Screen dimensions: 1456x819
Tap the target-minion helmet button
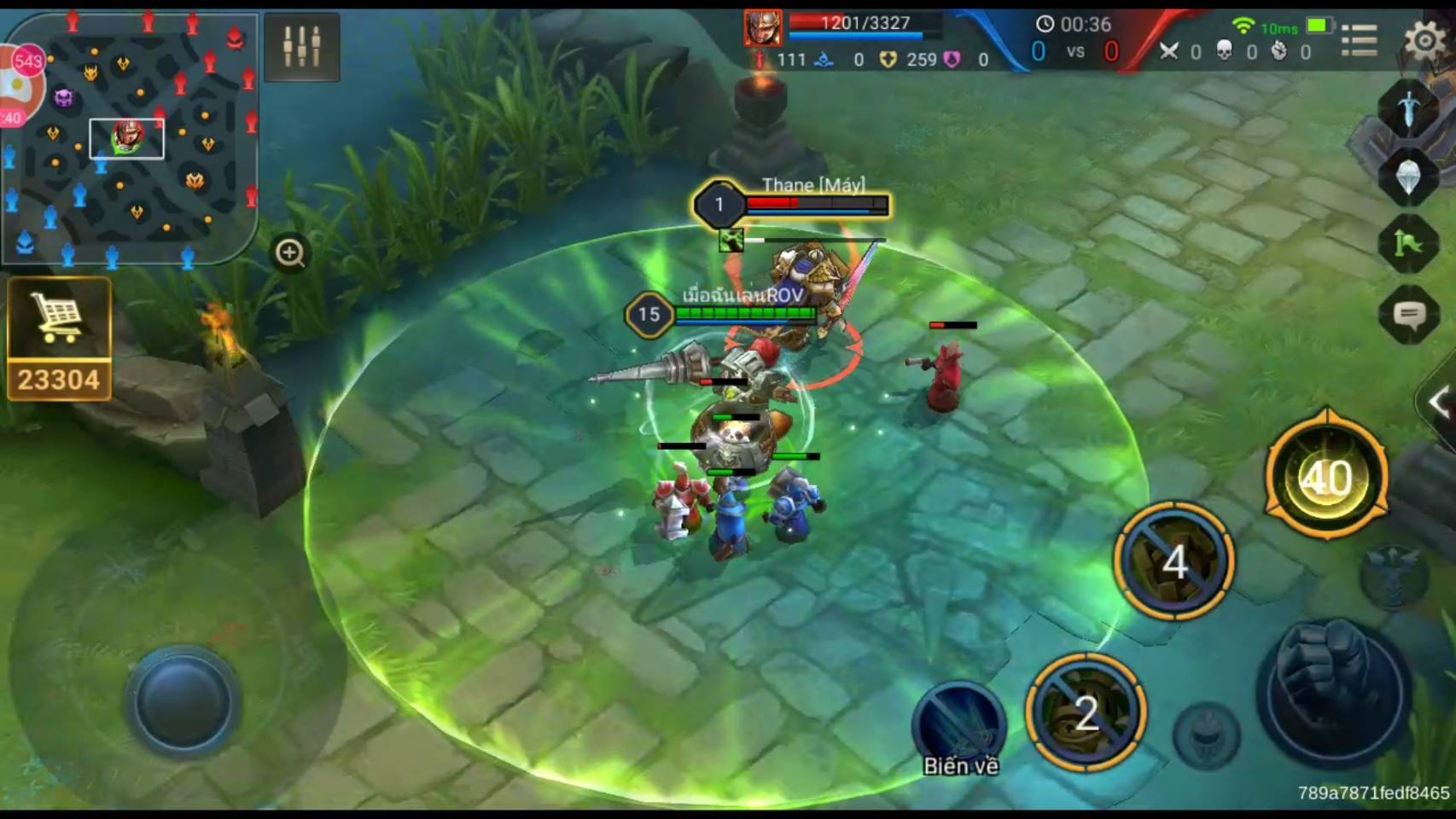pos(1207,734)
